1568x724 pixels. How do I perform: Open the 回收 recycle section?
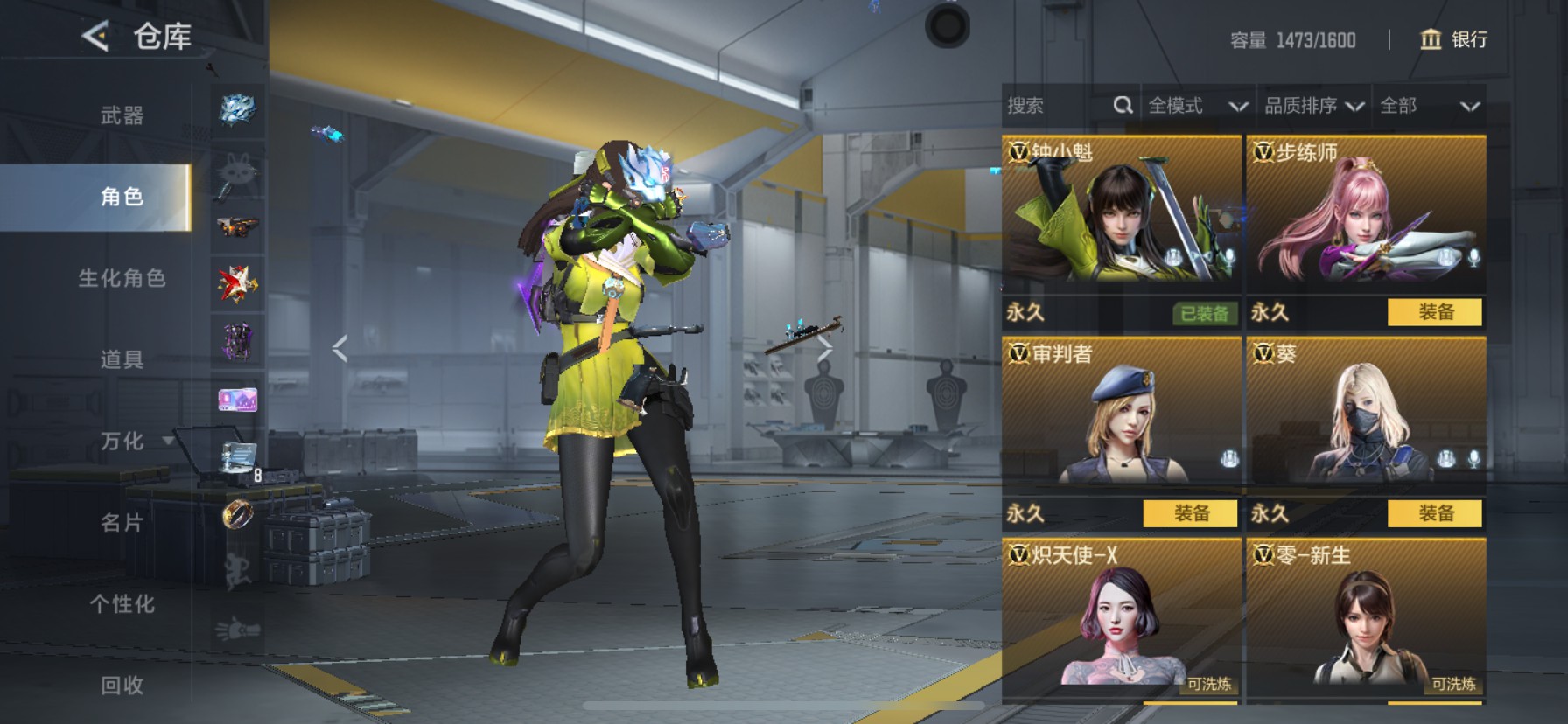point(122,686)
